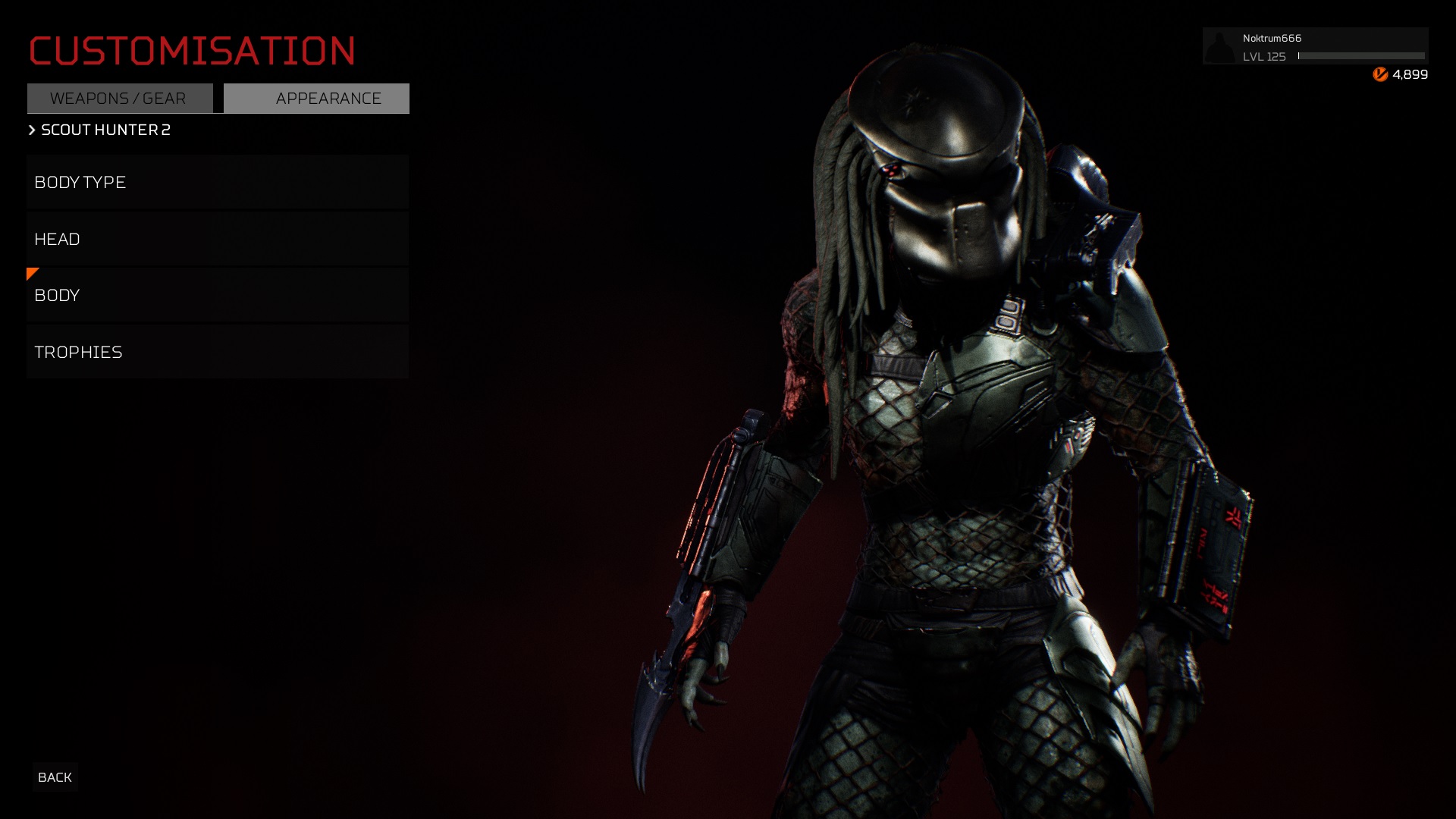Open the Noktrum666 player profile card
This screenshot has height=819, width=1456.
point(1314,46)
